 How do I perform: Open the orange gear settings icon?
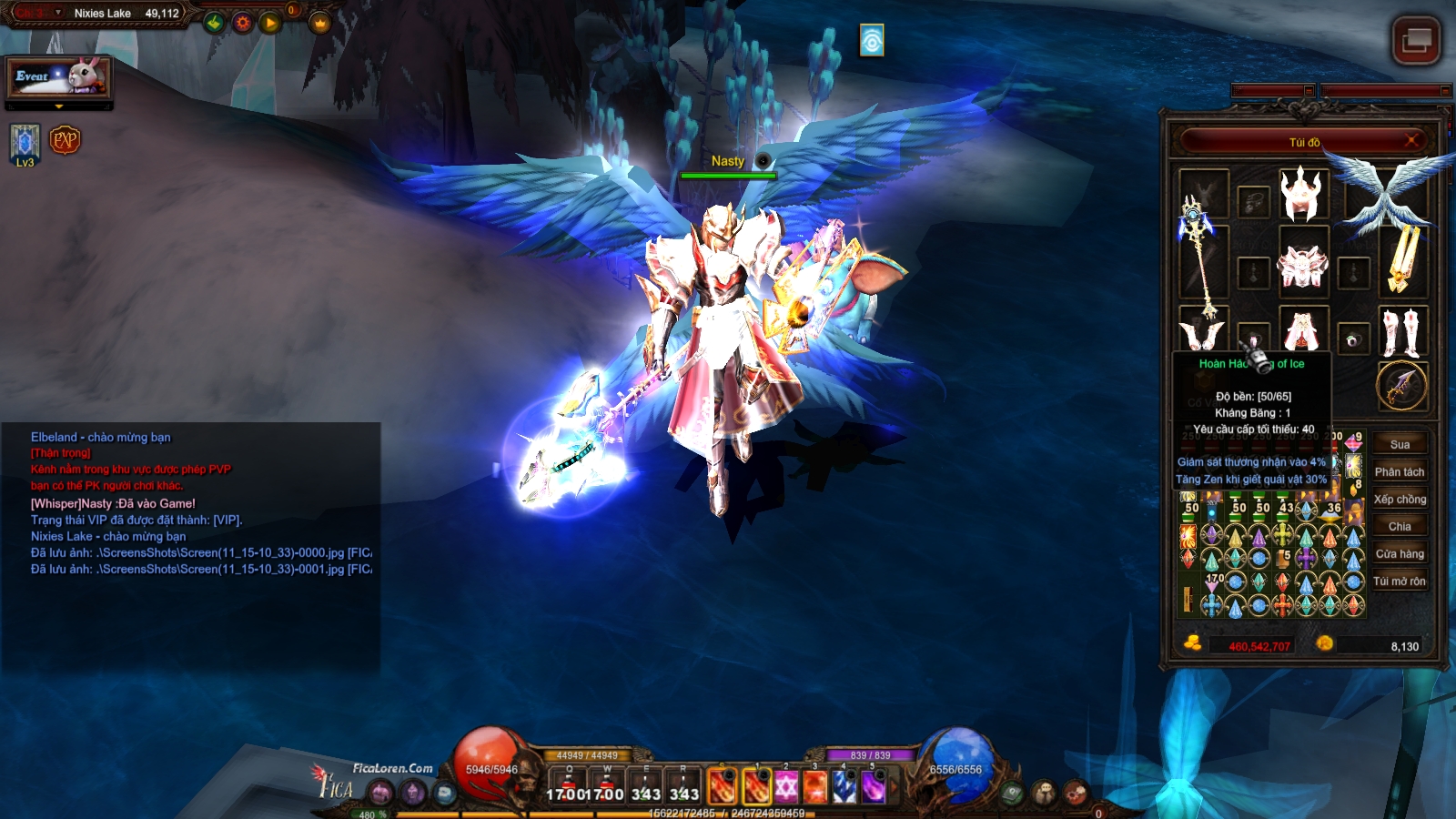[242, 23]
